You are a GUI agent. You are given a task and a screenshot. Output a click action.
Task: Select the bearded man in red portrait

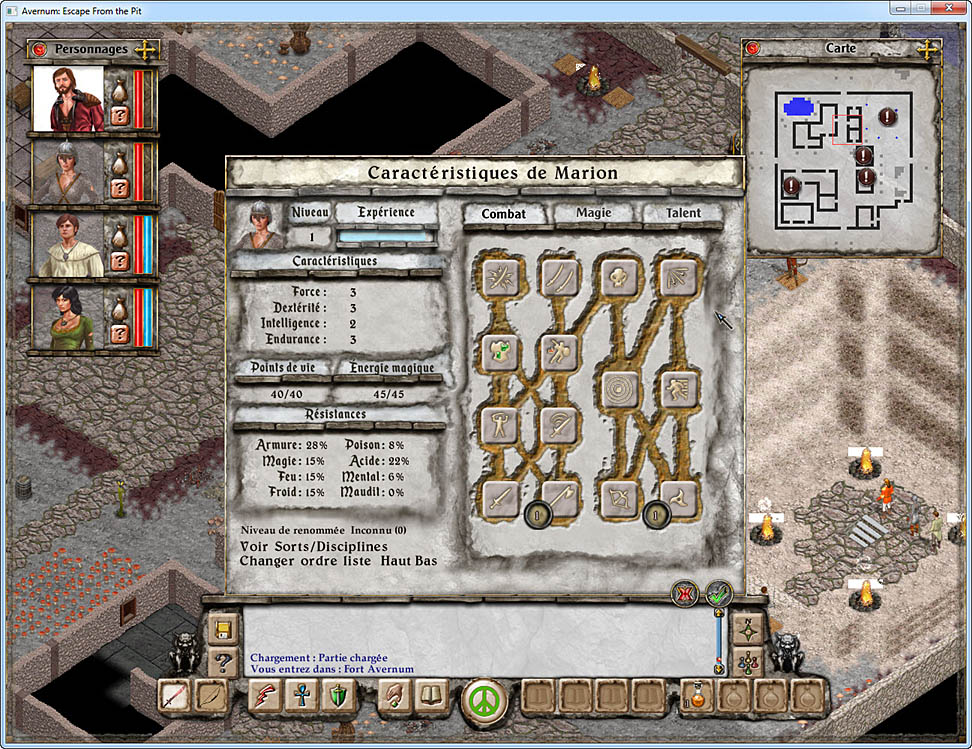[69, 99]
